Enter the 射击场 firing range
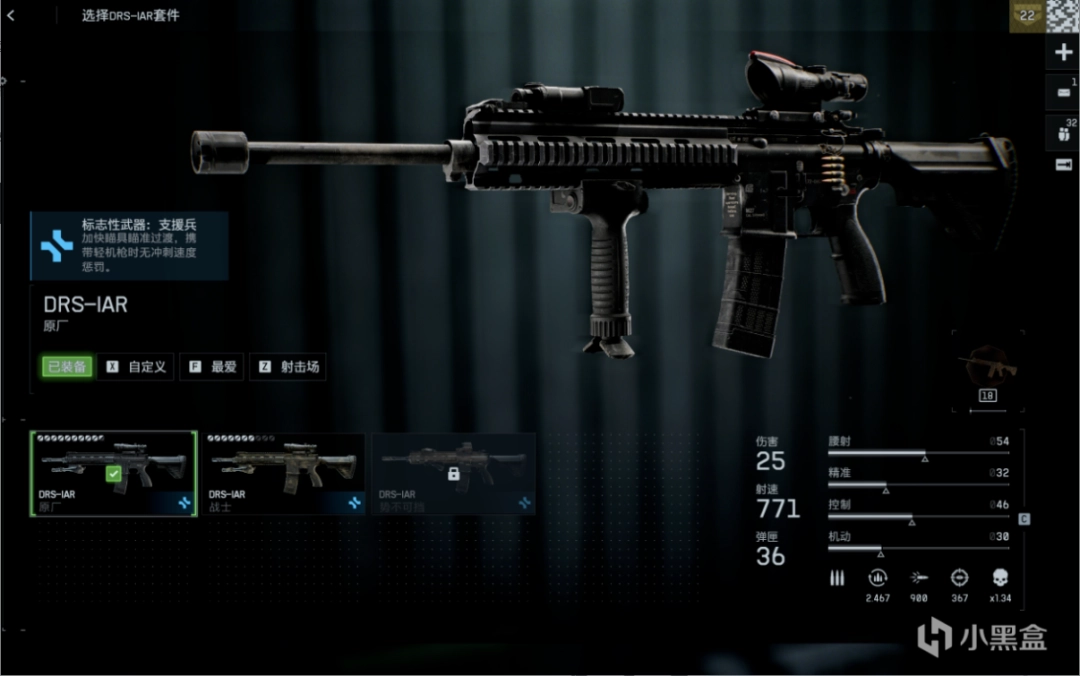The height and width of the screenshot is (676, 1080). pyautogui.click(x=288, y=367)
